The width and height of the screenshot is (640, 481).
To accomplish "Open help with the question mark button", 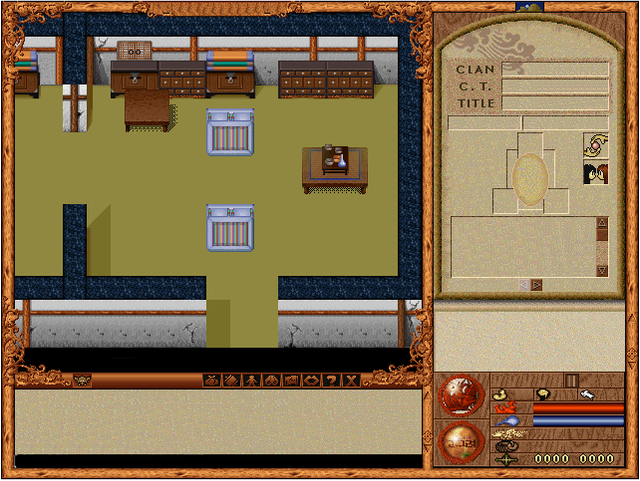I will [x=331, y=380].
